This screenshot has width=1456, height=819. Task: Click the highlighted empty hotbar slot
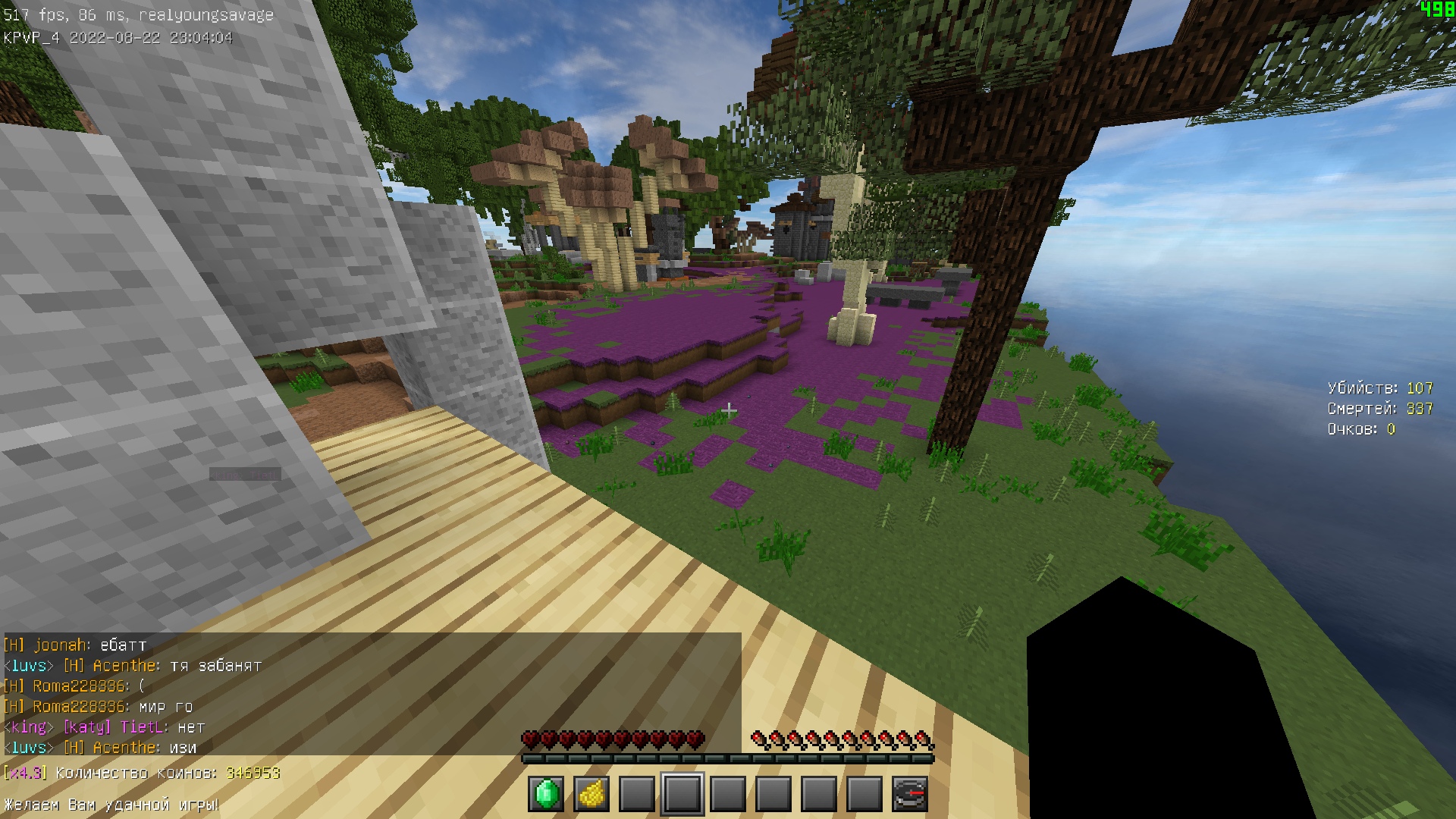pyautogui.click(x=682, y=794)
